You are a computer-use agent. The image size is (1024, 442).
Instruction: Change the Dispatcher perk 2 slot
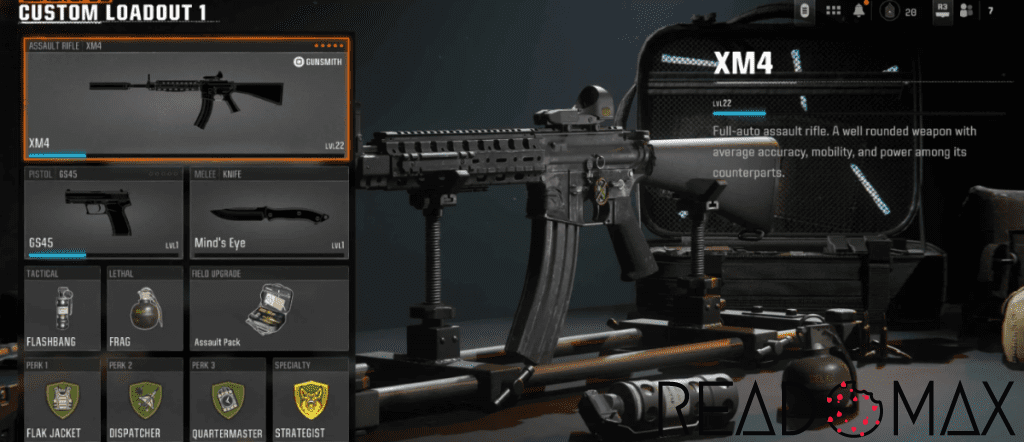coord(145,400)
